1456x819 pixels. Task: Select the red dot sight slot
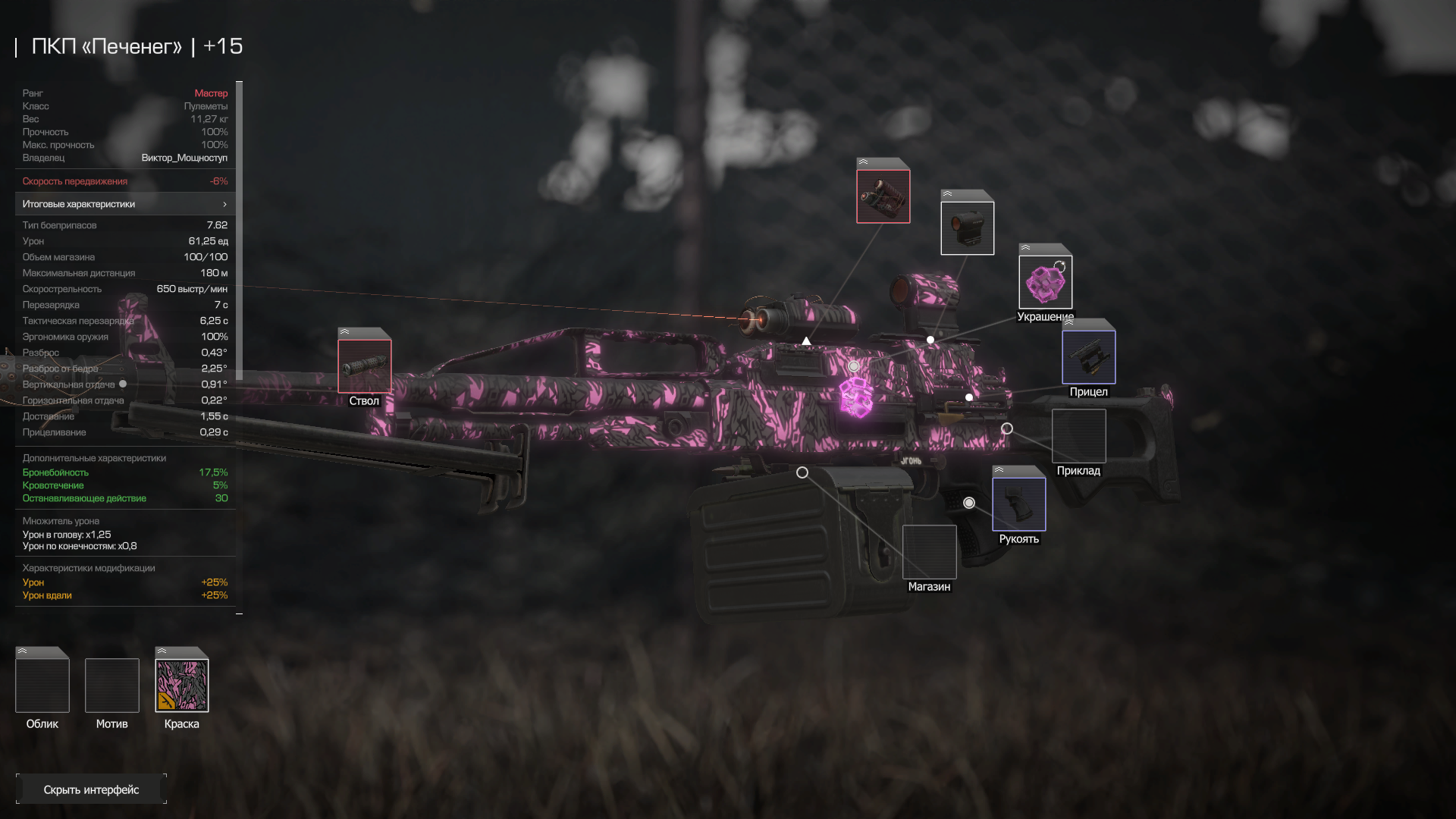pyautogui.click(x=967, y=227)
